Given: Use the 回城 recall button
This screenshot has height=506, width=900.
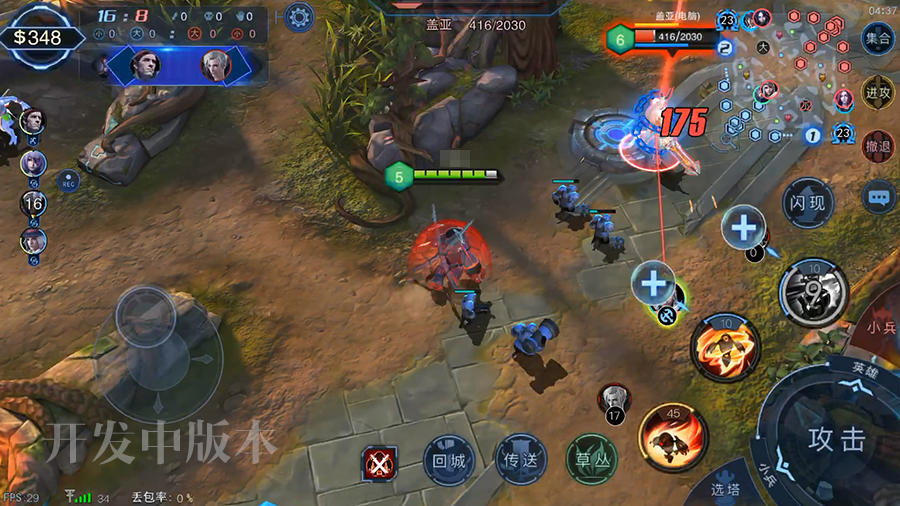Looking at the screenshot, I should point(447,461).
